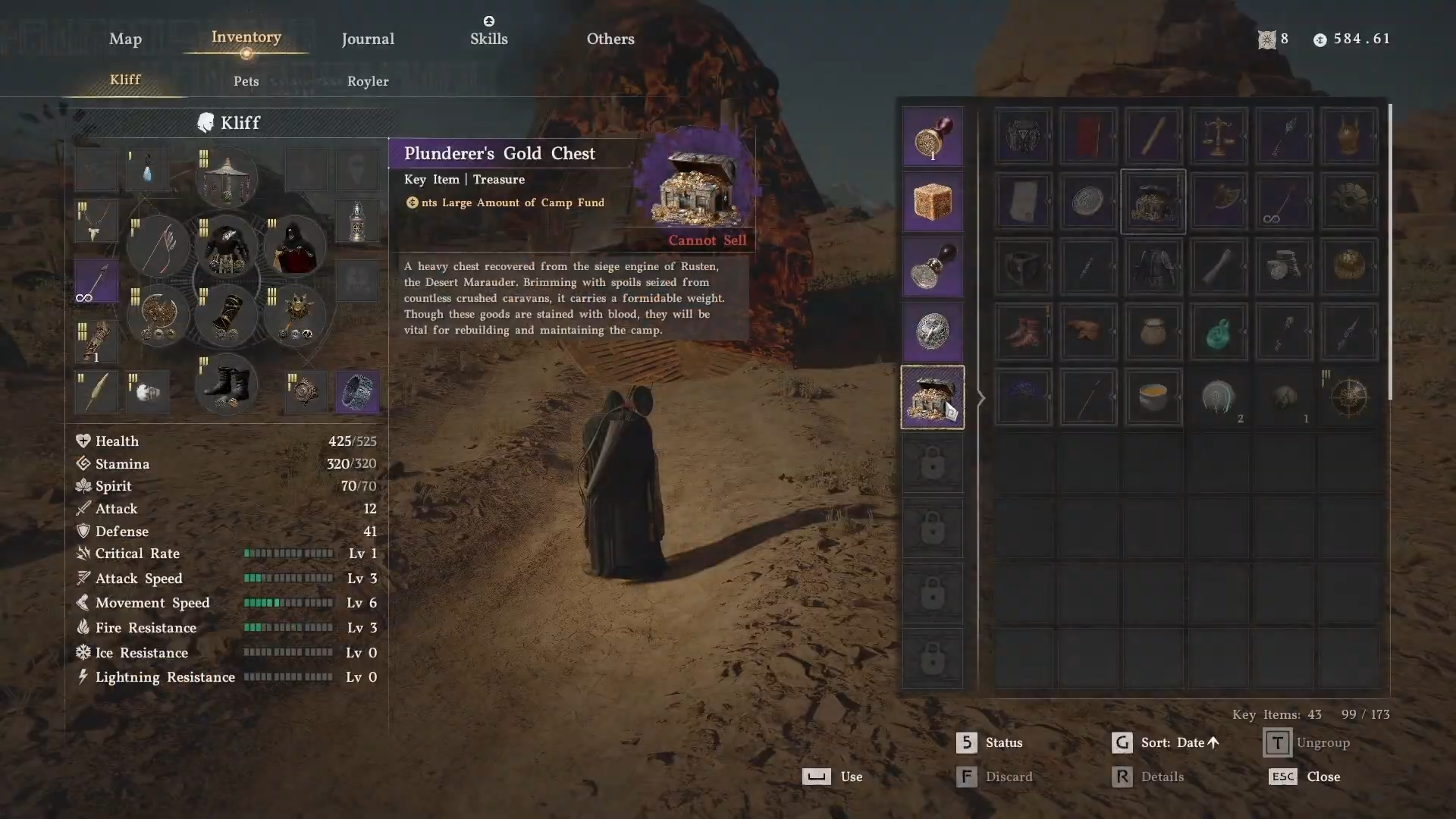Switch to the Journal tab
Image resolution: width=1456 pixels, height=819 pixels.
(368, 39)
